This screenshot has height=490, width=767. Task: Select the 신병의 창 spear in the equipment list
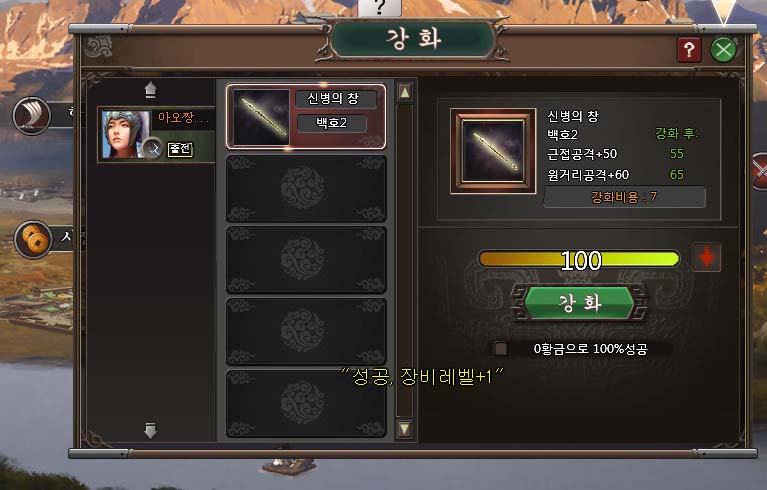pyautogui.click(x=306, y=116)
